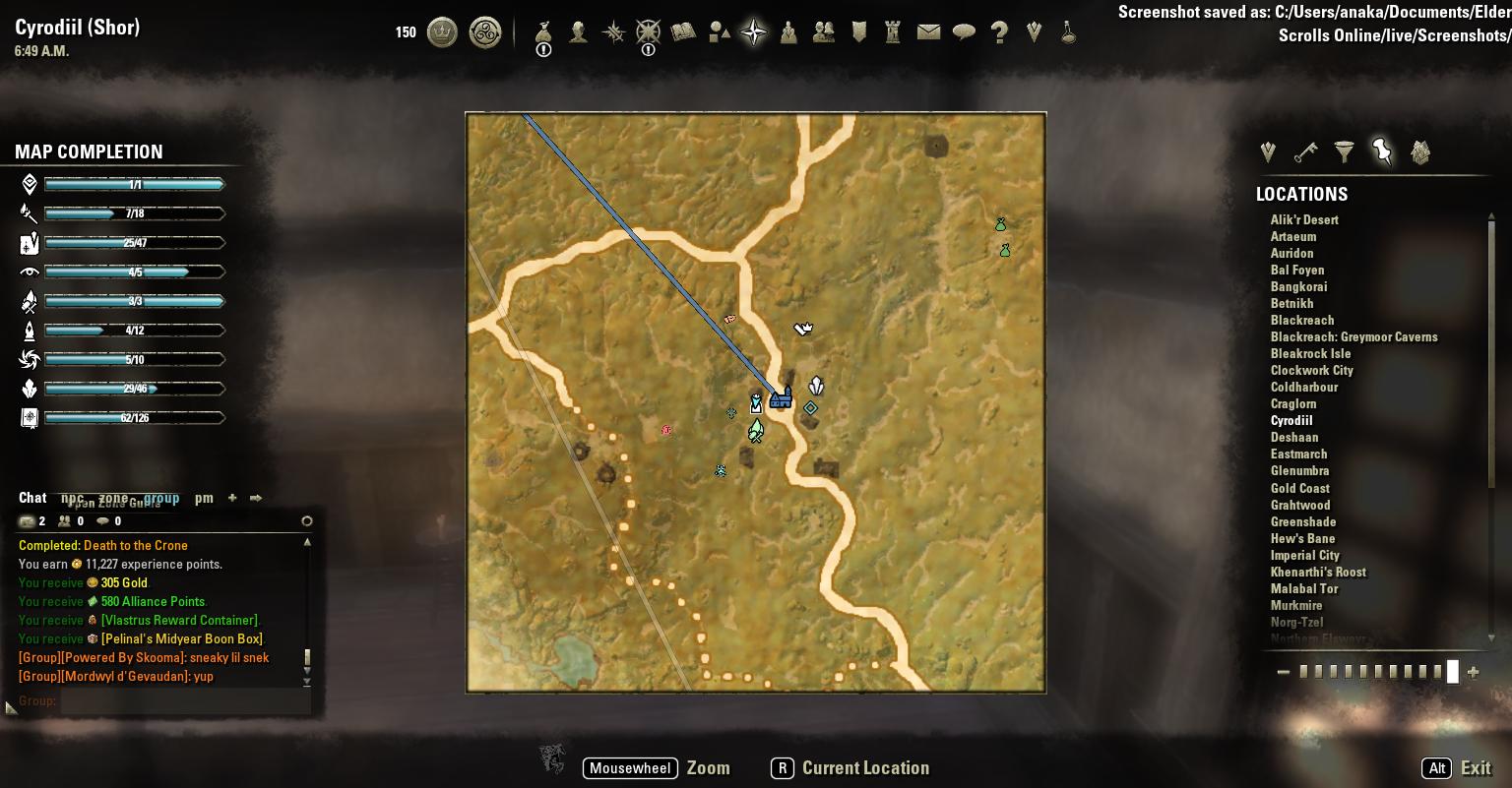Viewport: 1512px width, 788px height.
Task: Click the plus to increase map zoom
Action: click(1474, 672)
